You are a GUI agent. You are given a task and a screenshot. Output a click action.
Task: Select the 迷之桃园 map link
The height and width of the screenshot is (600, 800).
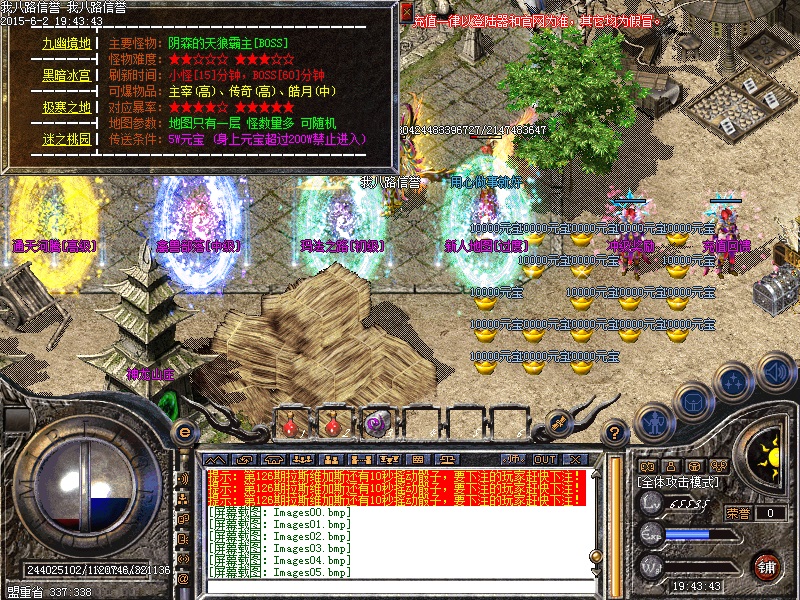tap(66, 139)
